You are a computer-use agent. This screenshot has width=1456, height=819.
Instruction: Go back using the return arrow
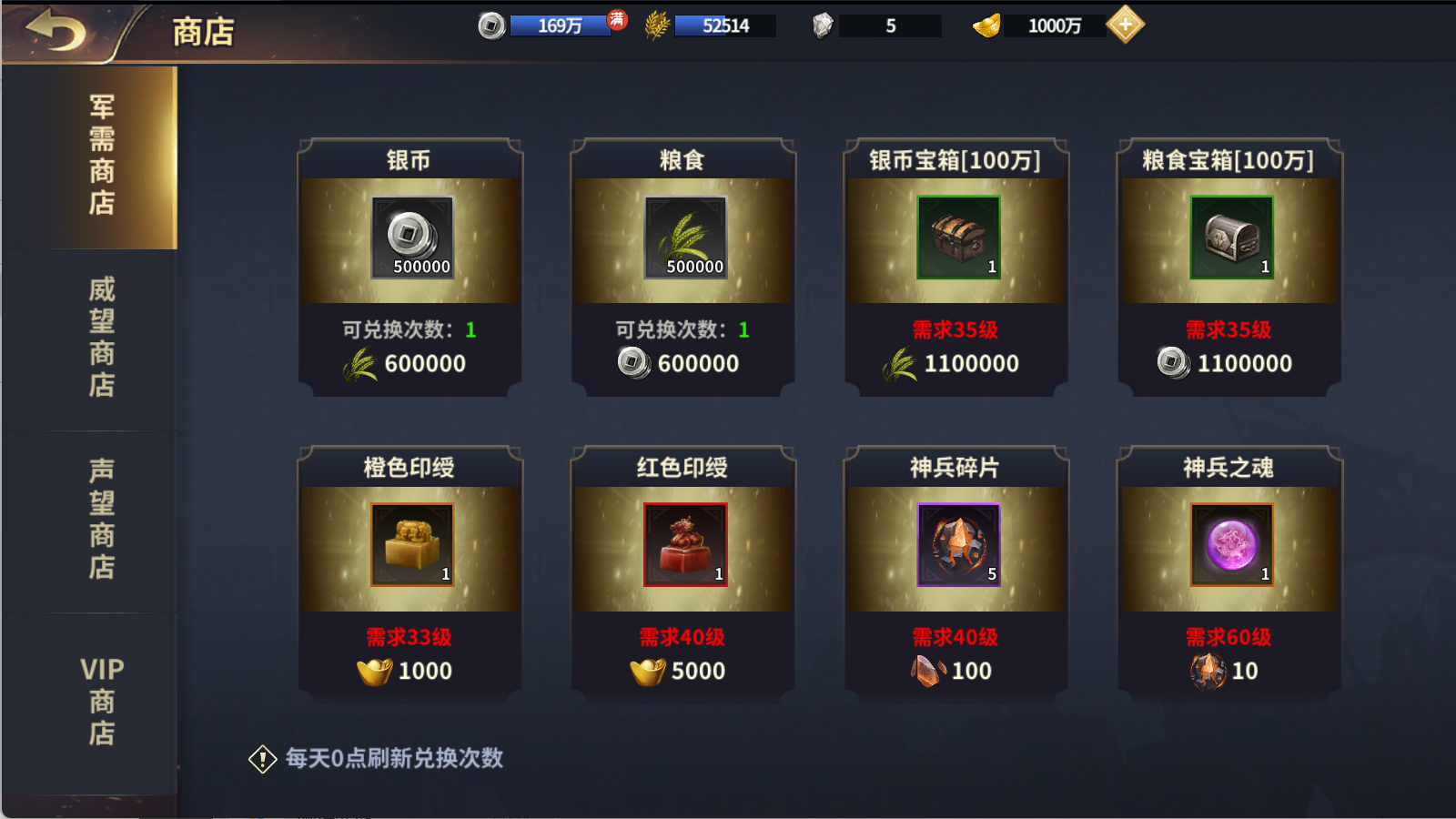pyautogui.click(x=56, y=32)
